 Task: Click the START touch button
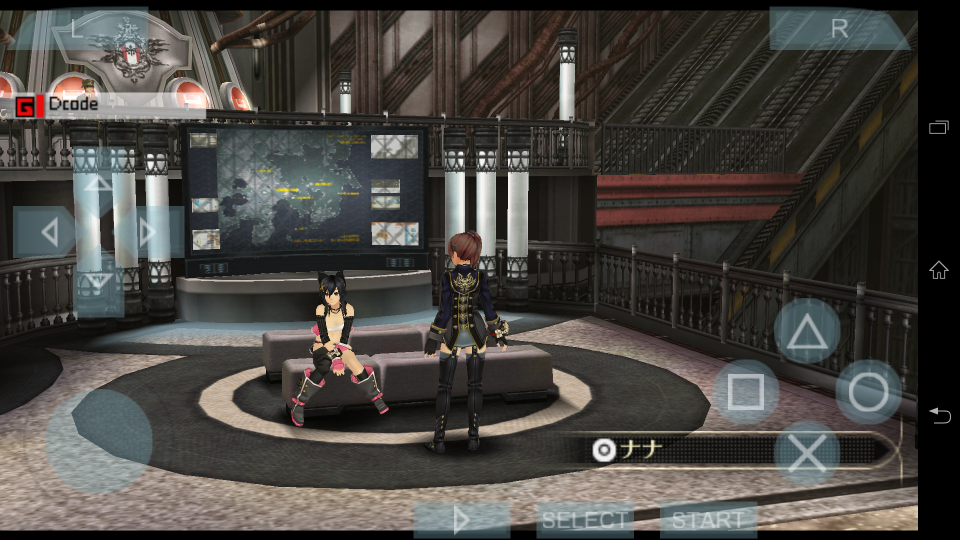pyautogui.click(x=708, y=520)
